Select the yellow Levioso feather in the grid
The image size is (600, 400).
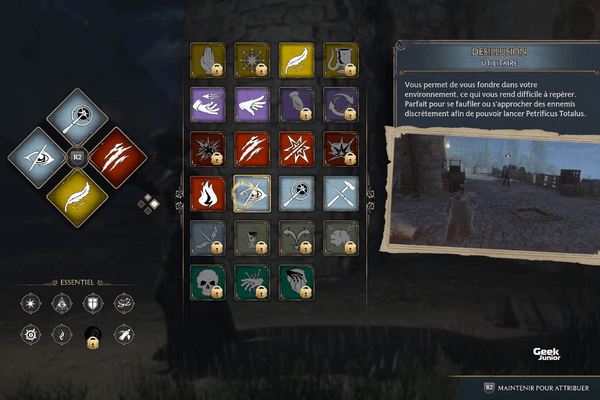pos(296,59)
